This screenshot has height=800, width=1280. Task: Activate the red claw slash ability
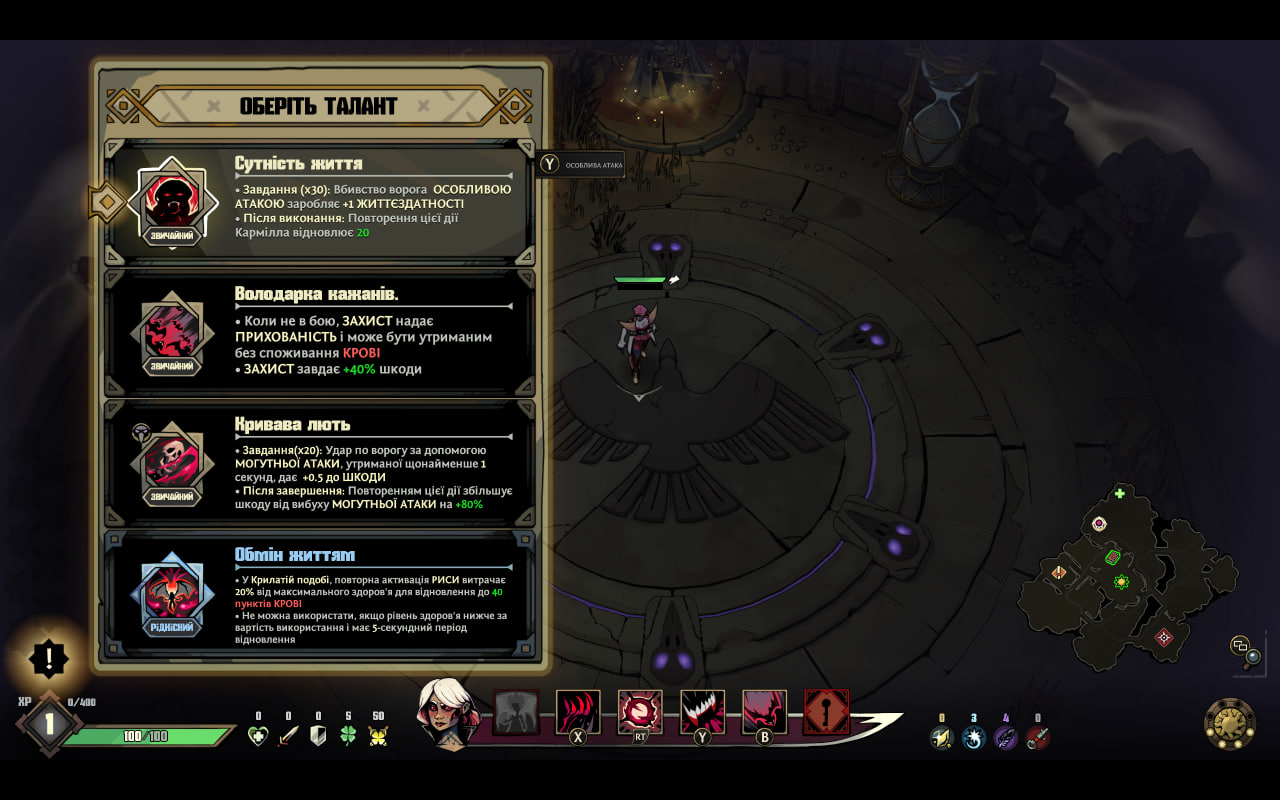coord(578,711)
